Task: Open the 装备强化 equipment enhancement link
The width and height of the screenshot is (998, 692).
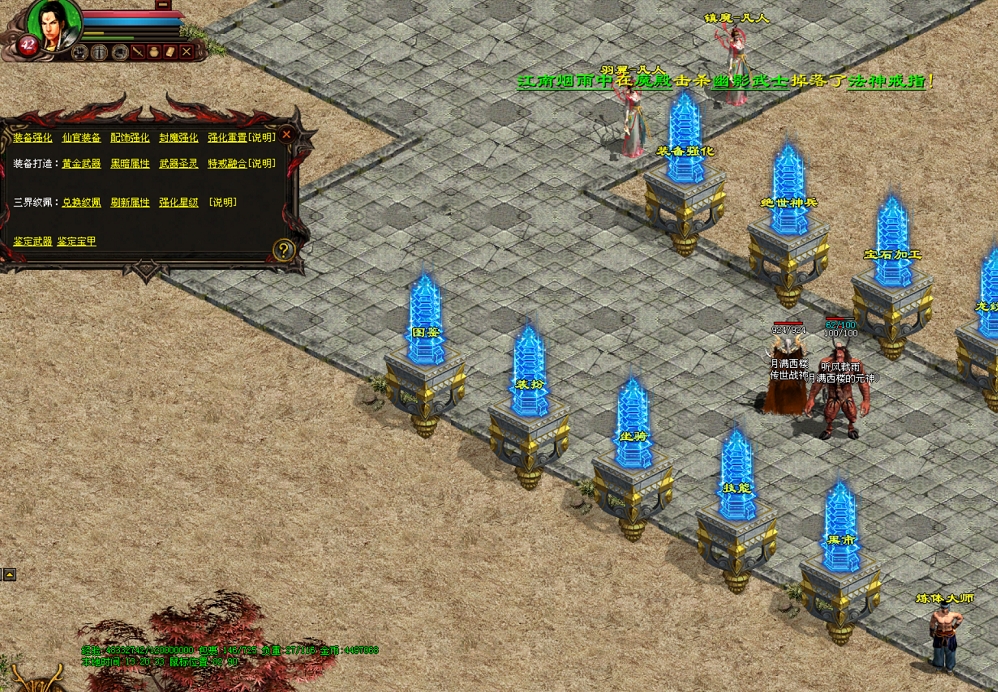Action: (x=32, y=138)
